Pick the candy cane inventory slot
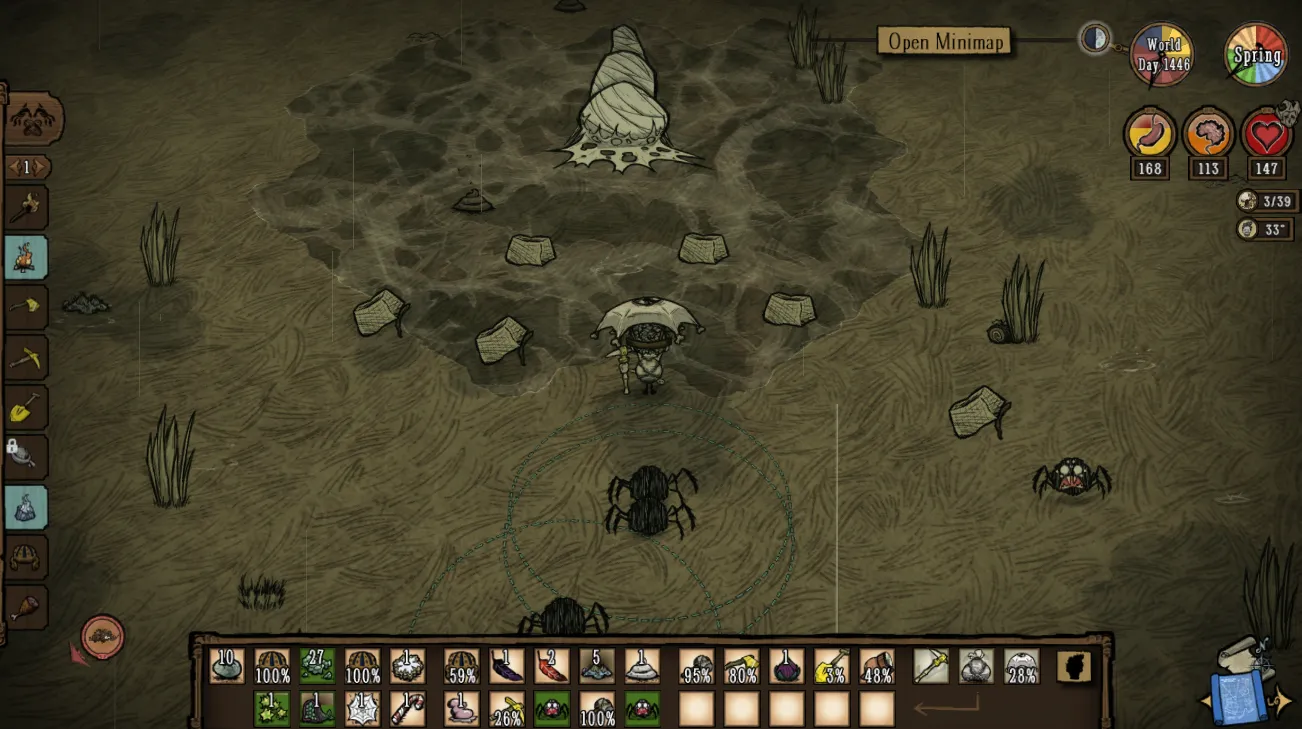The width and height of the screenshot is (1302, 729). tap(407, 709)
